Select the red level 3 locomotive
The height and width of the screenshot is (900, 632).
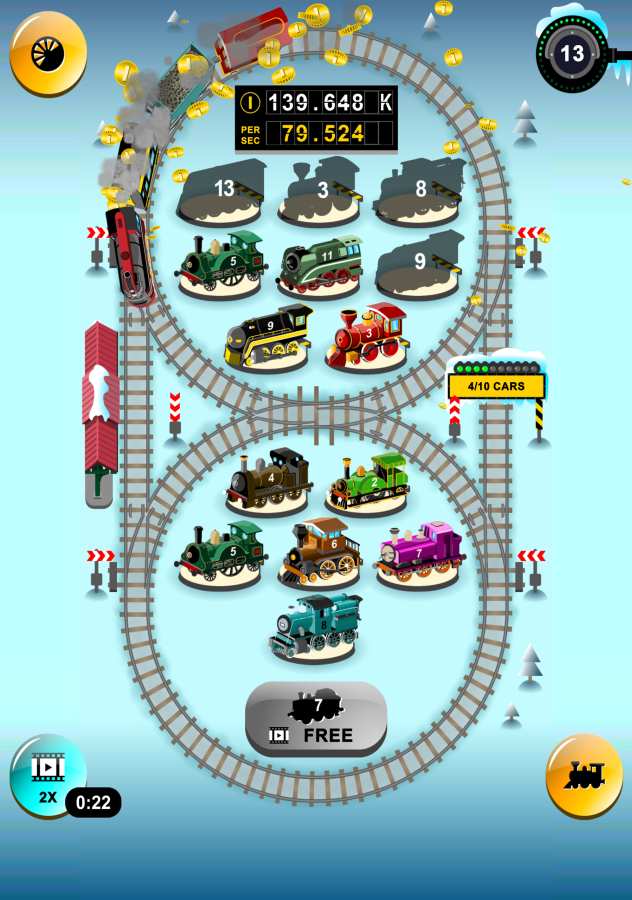[366, 336]
